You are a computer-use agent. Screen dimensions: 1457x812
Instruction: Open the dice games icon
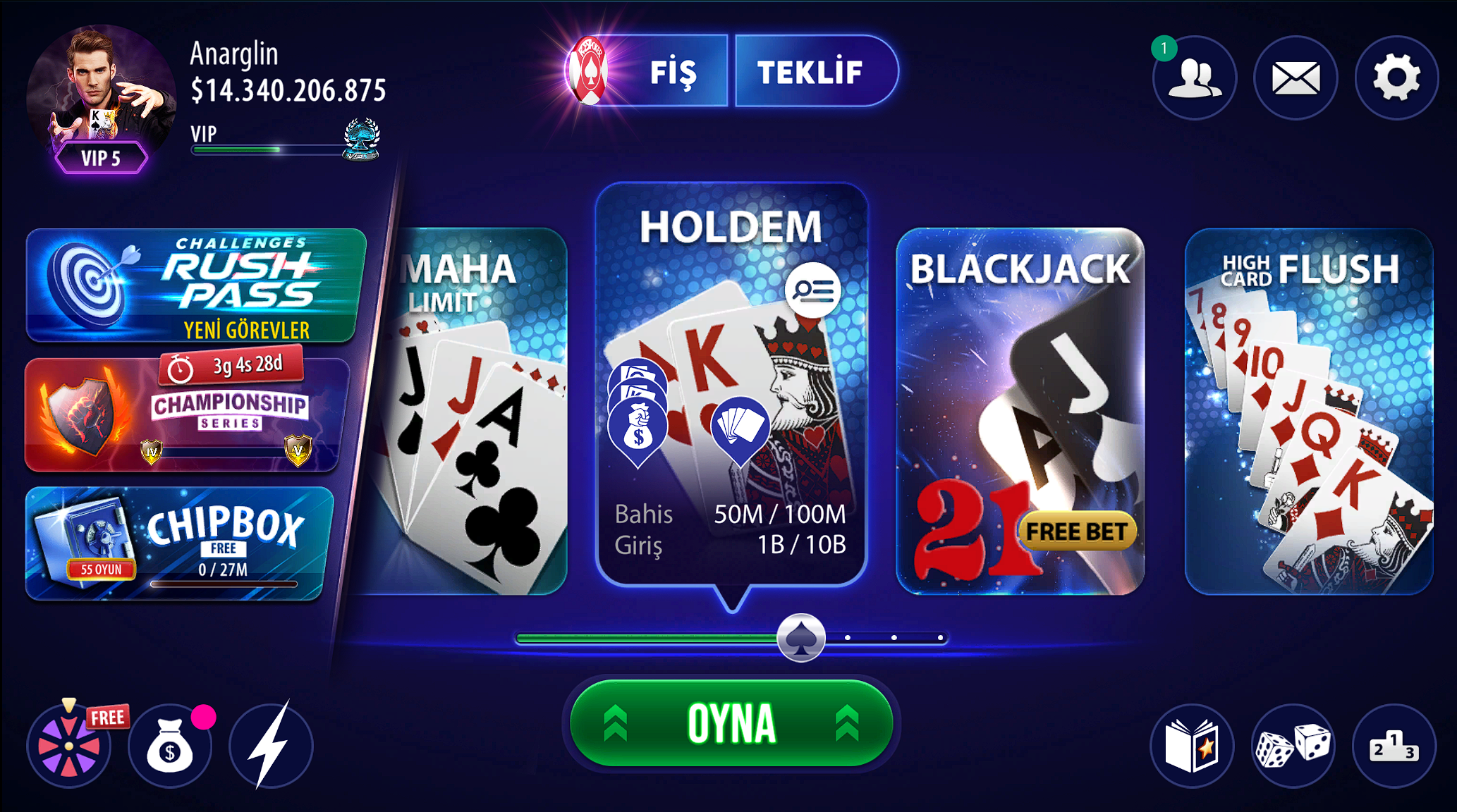[x=1293, y=746]
